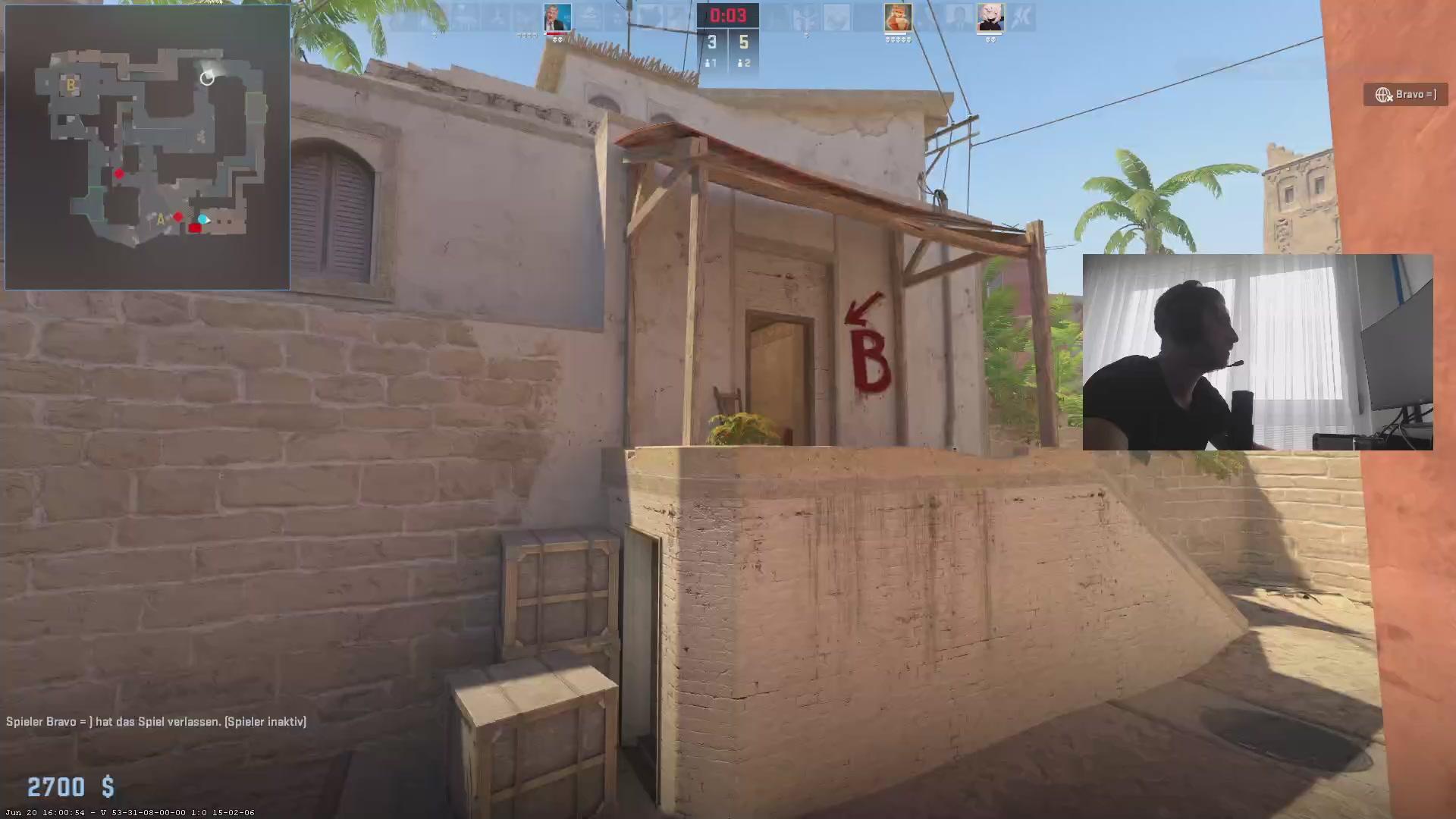Select the A bombsite marker on the minimap
This screenshot has height=819, width=1456.
[161, 219]
